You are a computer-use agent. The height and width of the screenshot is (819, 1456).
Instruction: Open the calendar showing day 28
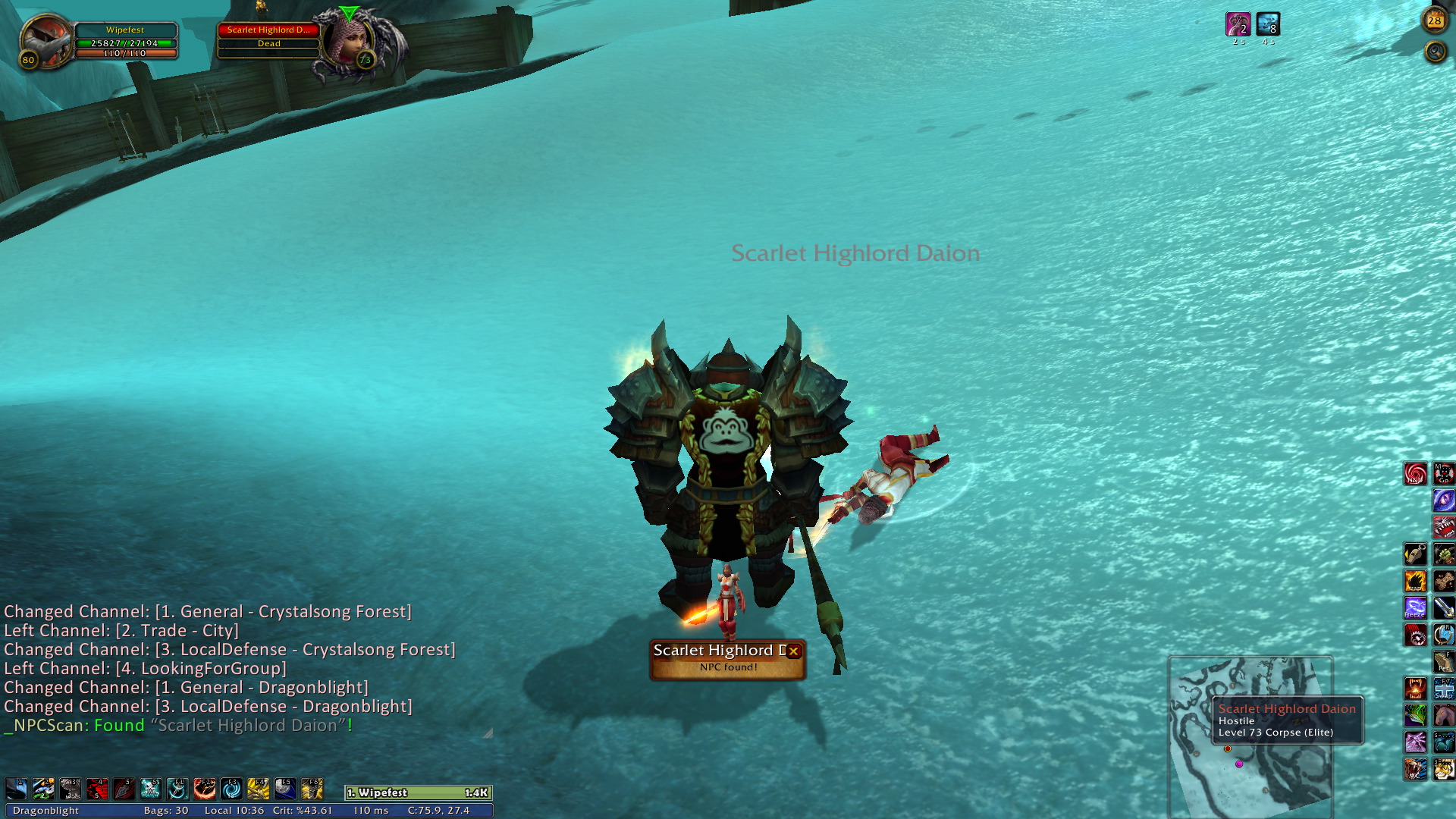point(1434,21)
